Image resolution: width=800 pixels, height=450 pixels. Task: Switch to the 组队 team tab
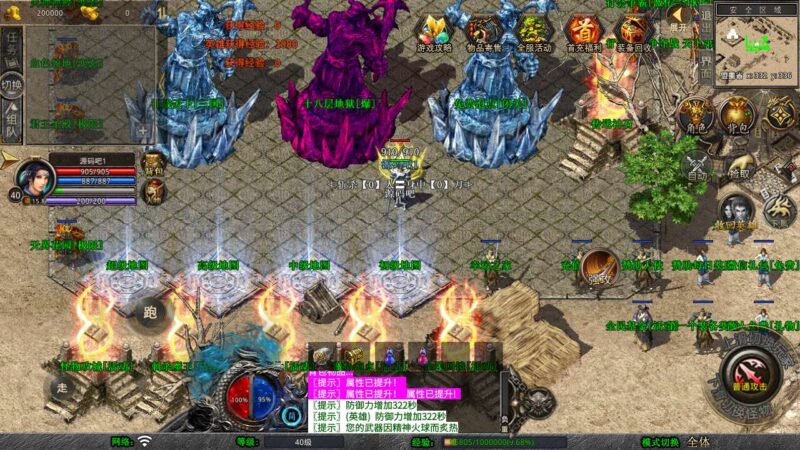coord(11,123)
